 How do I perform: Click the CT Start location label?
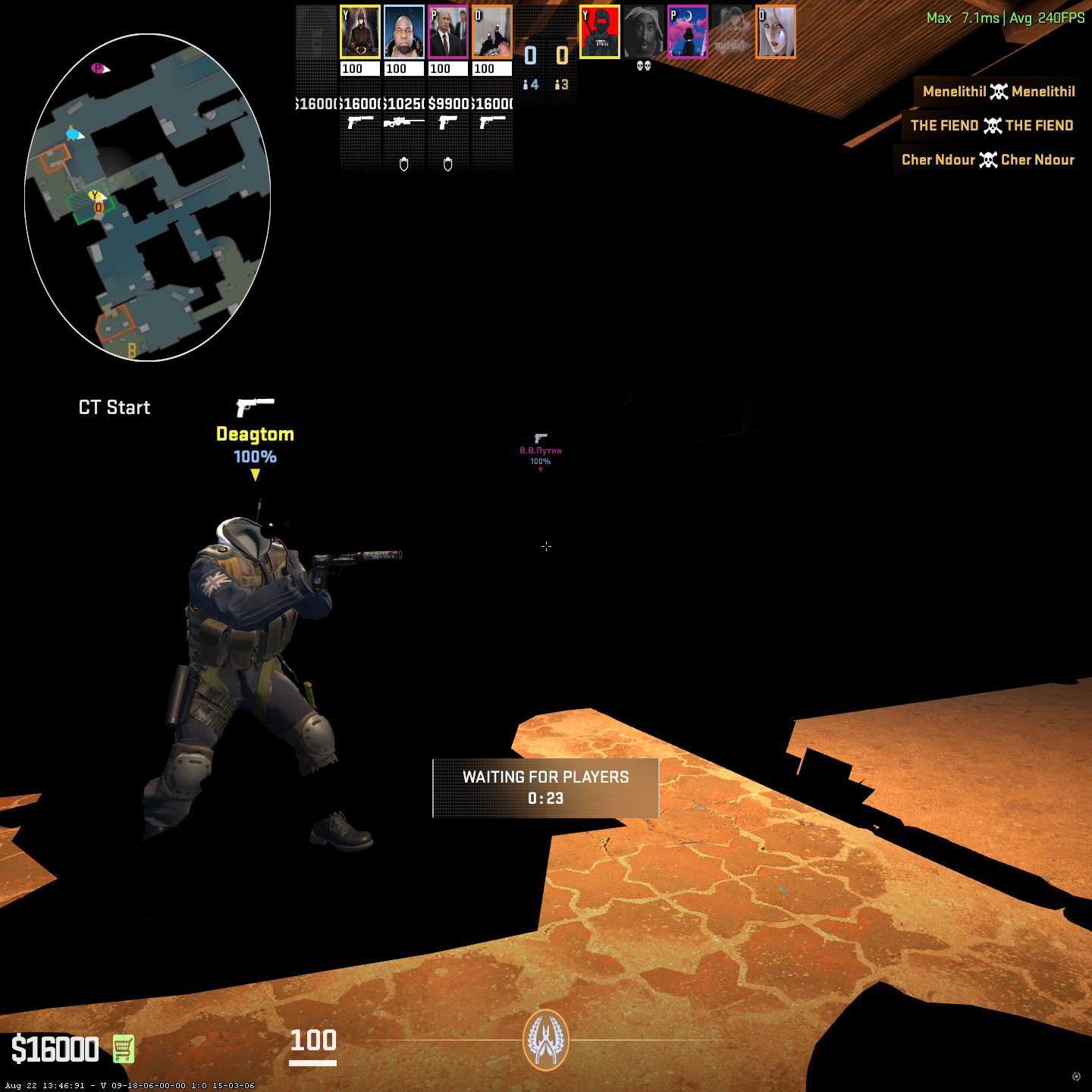114,407
